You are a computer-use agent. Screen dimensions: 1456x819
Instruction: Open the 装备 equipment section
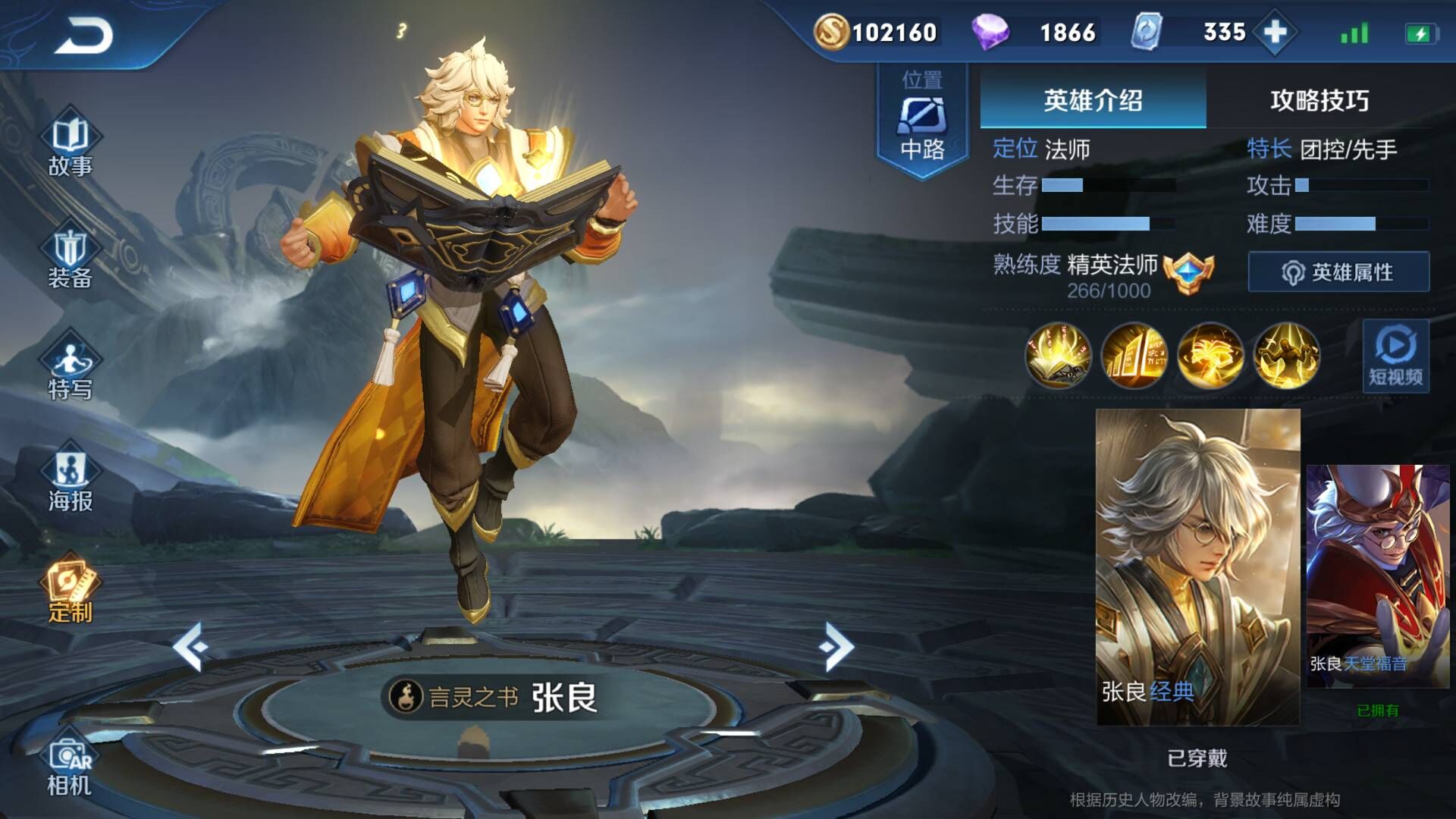pyautogui.click(x=70, y=258)
